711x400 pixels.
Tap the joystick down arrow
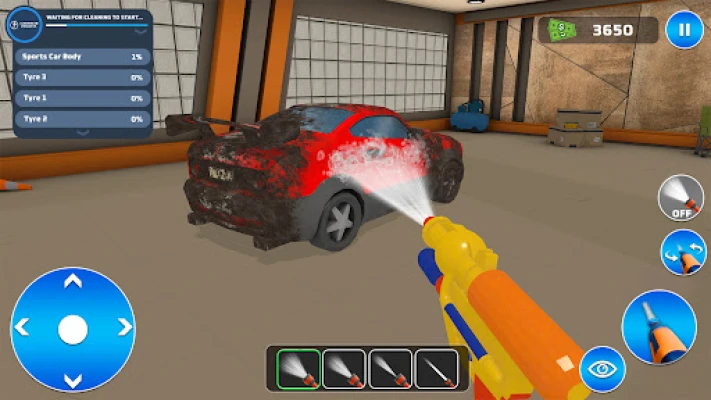click(x=72, y=378)
